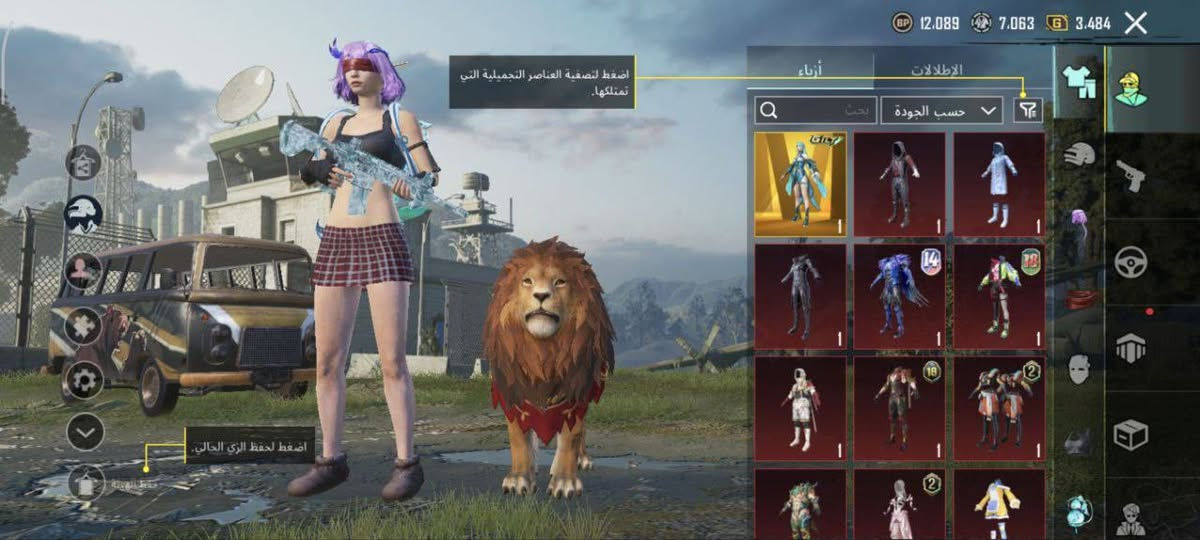Open the helmet category
The width and height of the screenshot is (1200, 540).
1079,154
